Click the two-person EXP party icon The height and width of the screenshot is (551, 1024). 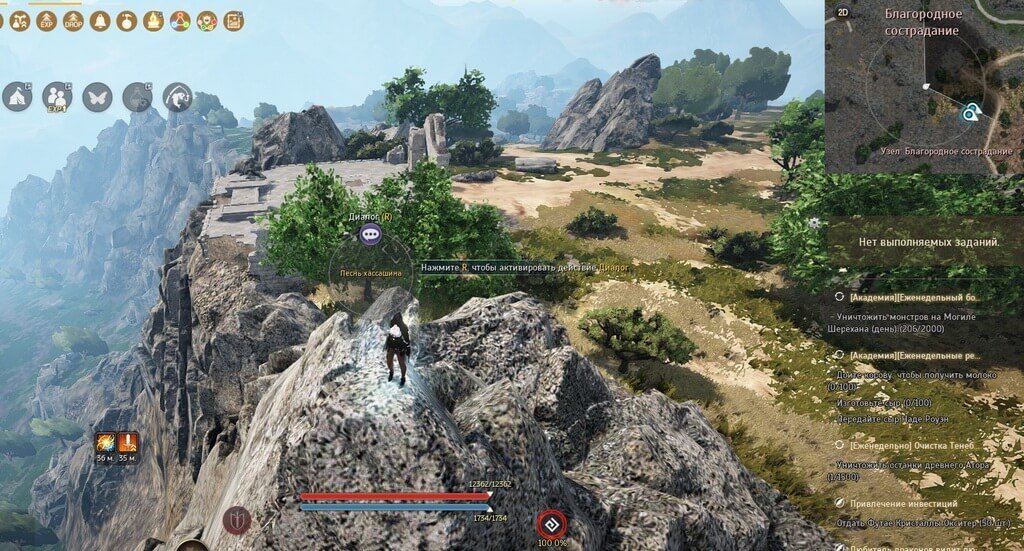click(57, 96)
